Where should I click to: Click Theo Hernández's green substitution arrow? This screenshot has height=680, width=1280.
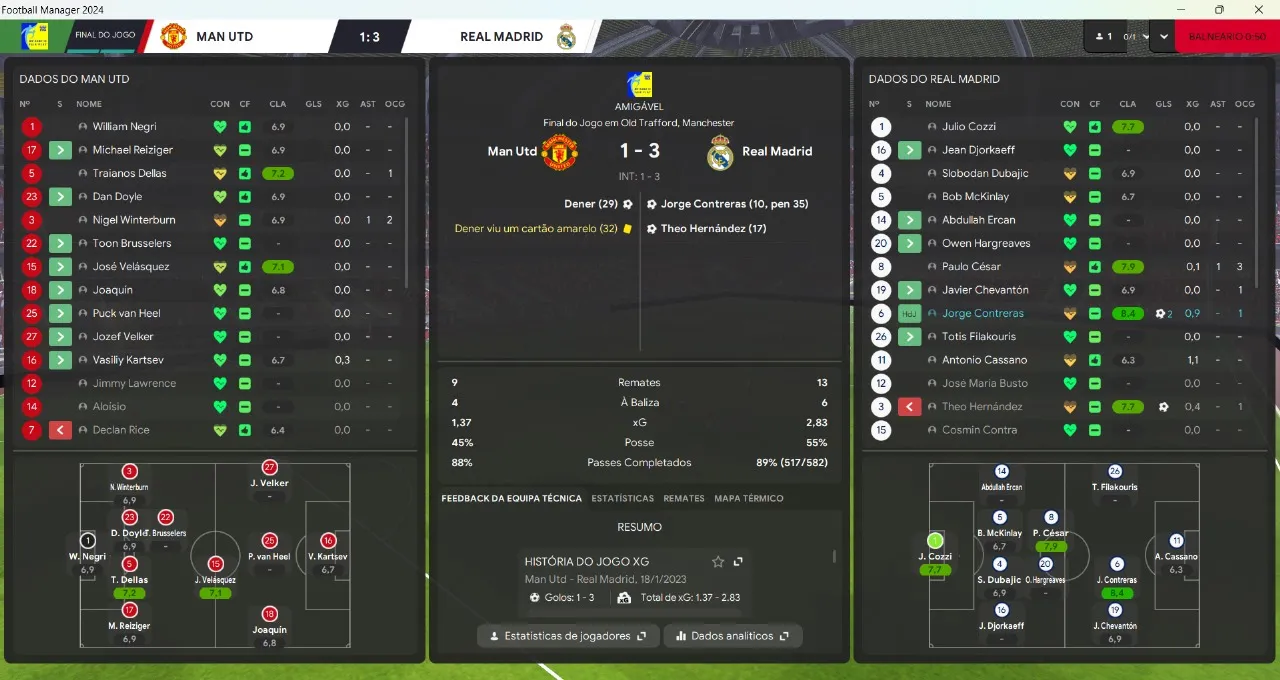pyautogui.click(x=909, y=407)
